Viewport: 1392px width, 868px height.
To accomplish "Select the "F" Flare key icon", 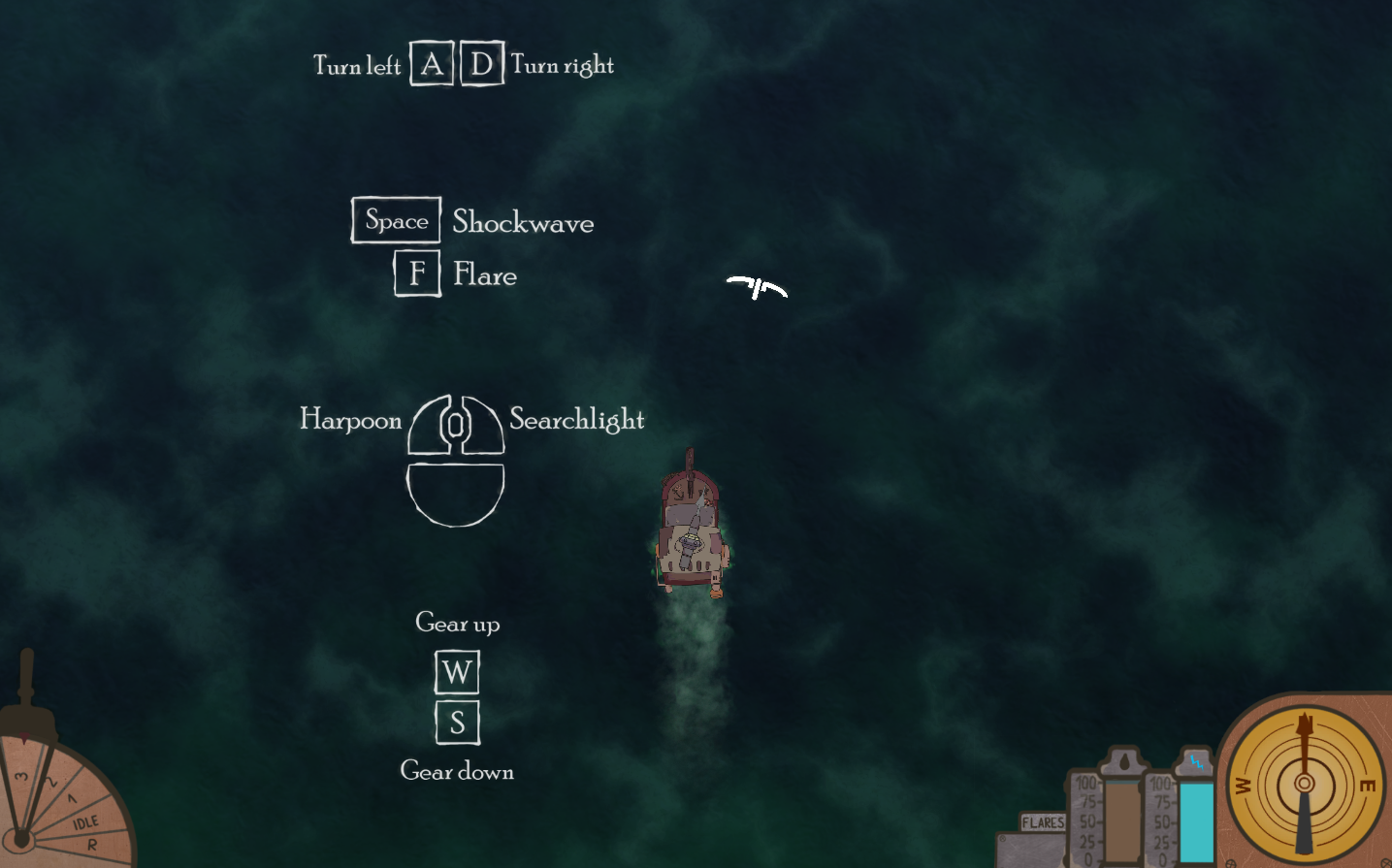I will pos(416,273).
